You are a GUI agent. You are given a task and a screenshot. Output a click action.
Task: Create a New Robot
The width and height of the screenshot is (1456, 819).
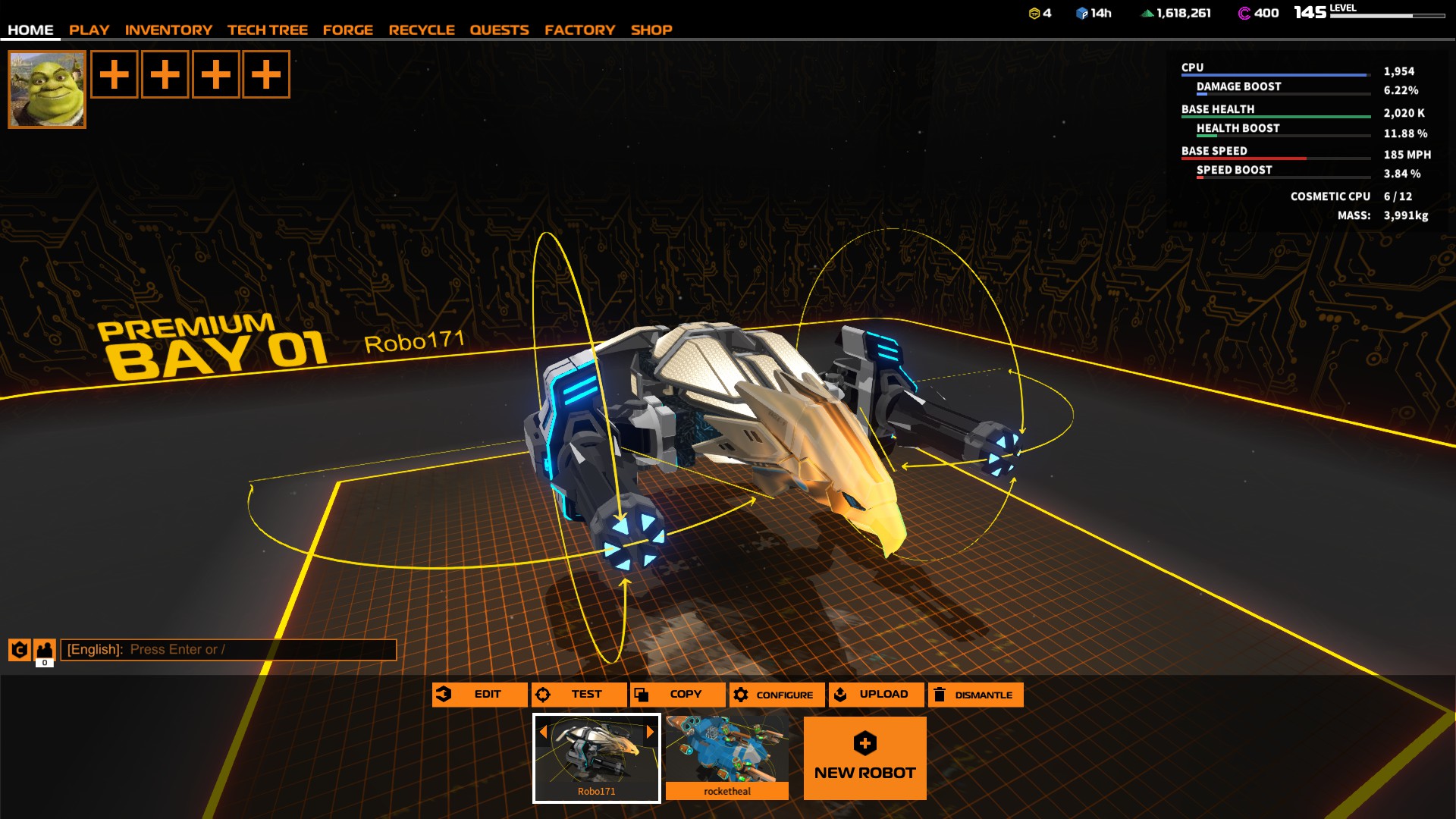pyautogui.click(x=864, y=758)
